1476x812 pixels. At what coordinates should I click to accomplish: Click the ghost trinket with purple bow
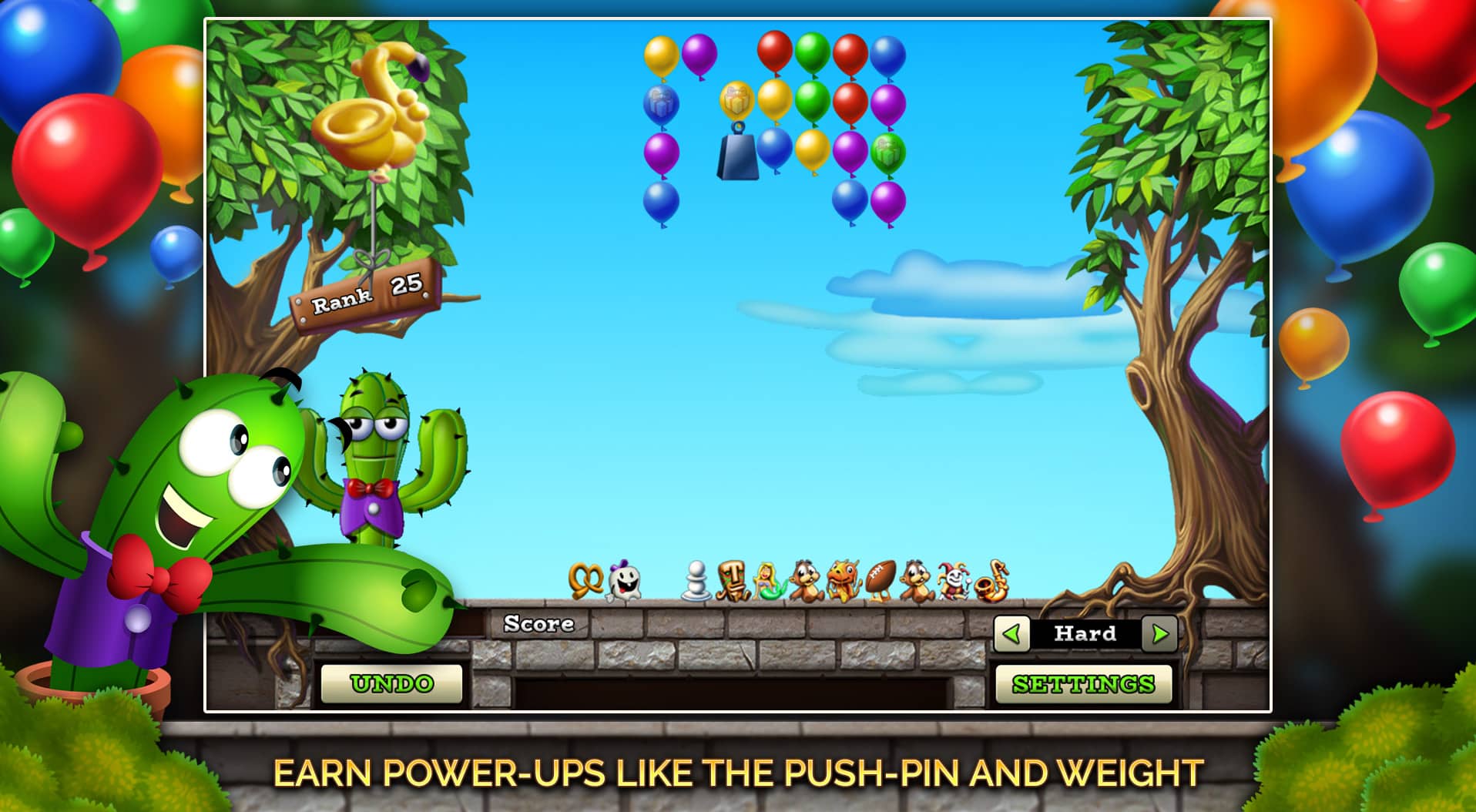(624, 579)
